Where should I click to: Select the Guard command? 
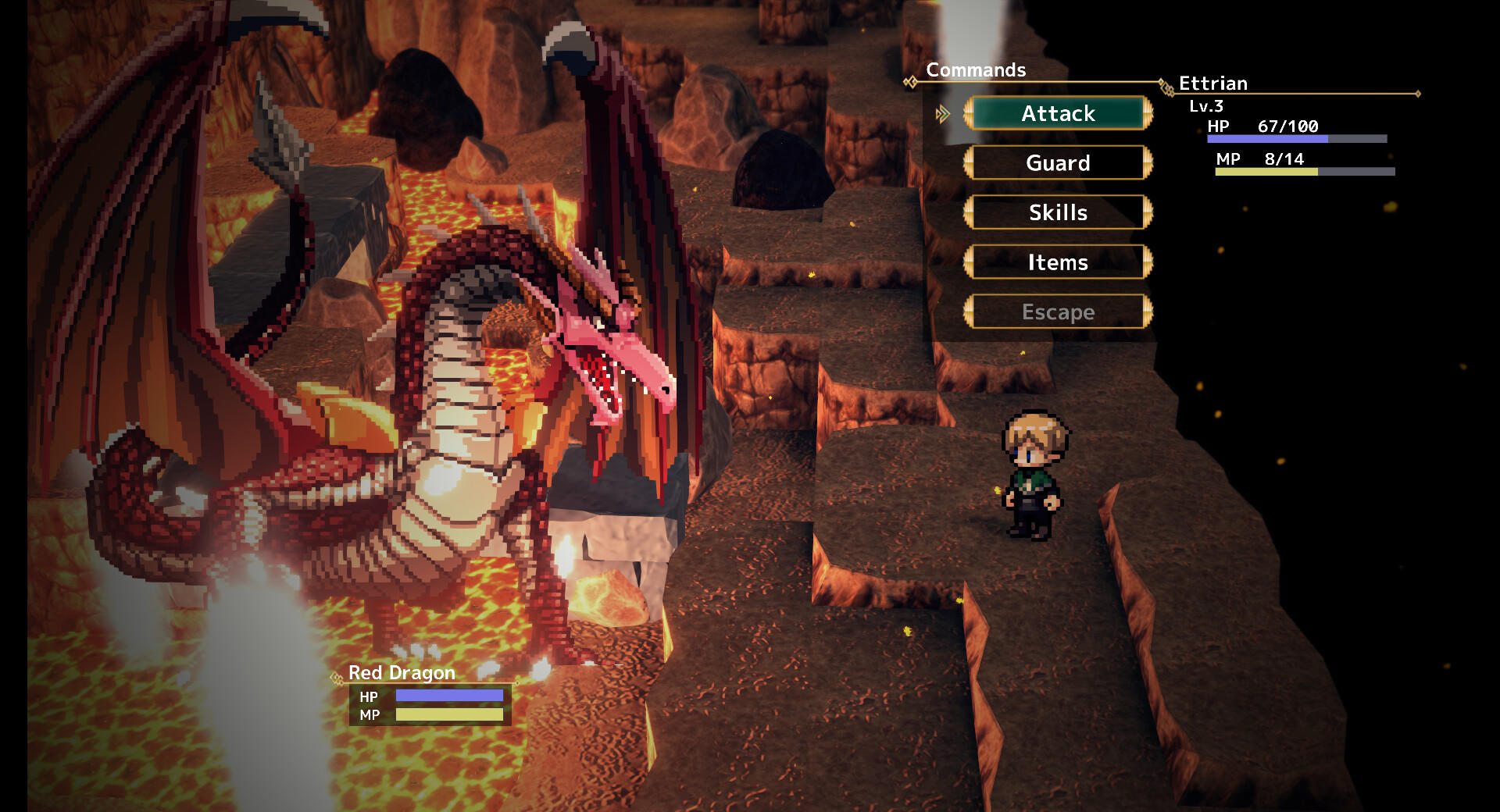tap(1057, 163)
